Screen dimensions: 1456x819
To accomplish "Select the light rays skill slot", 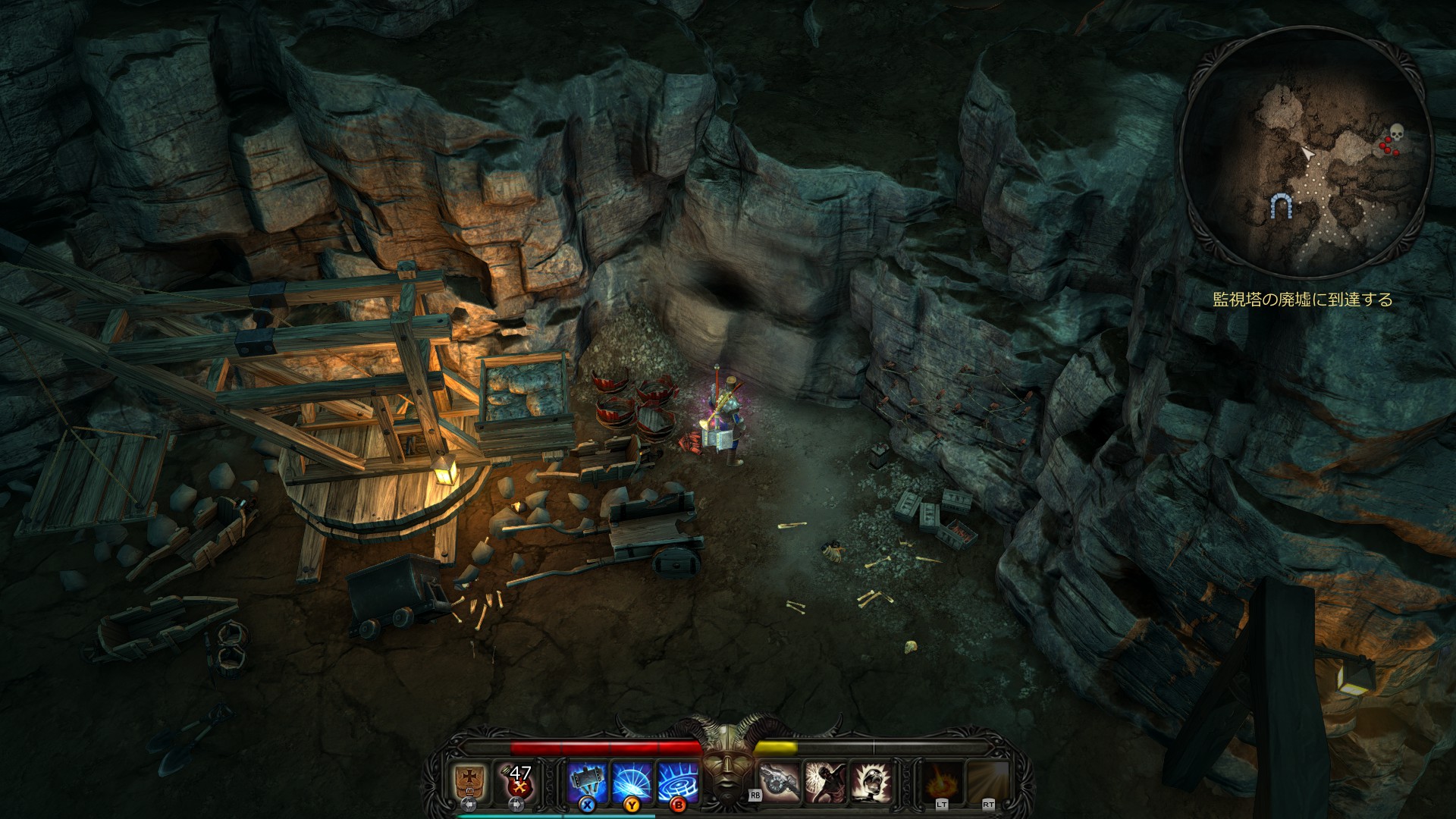I will tap(988, 781).
